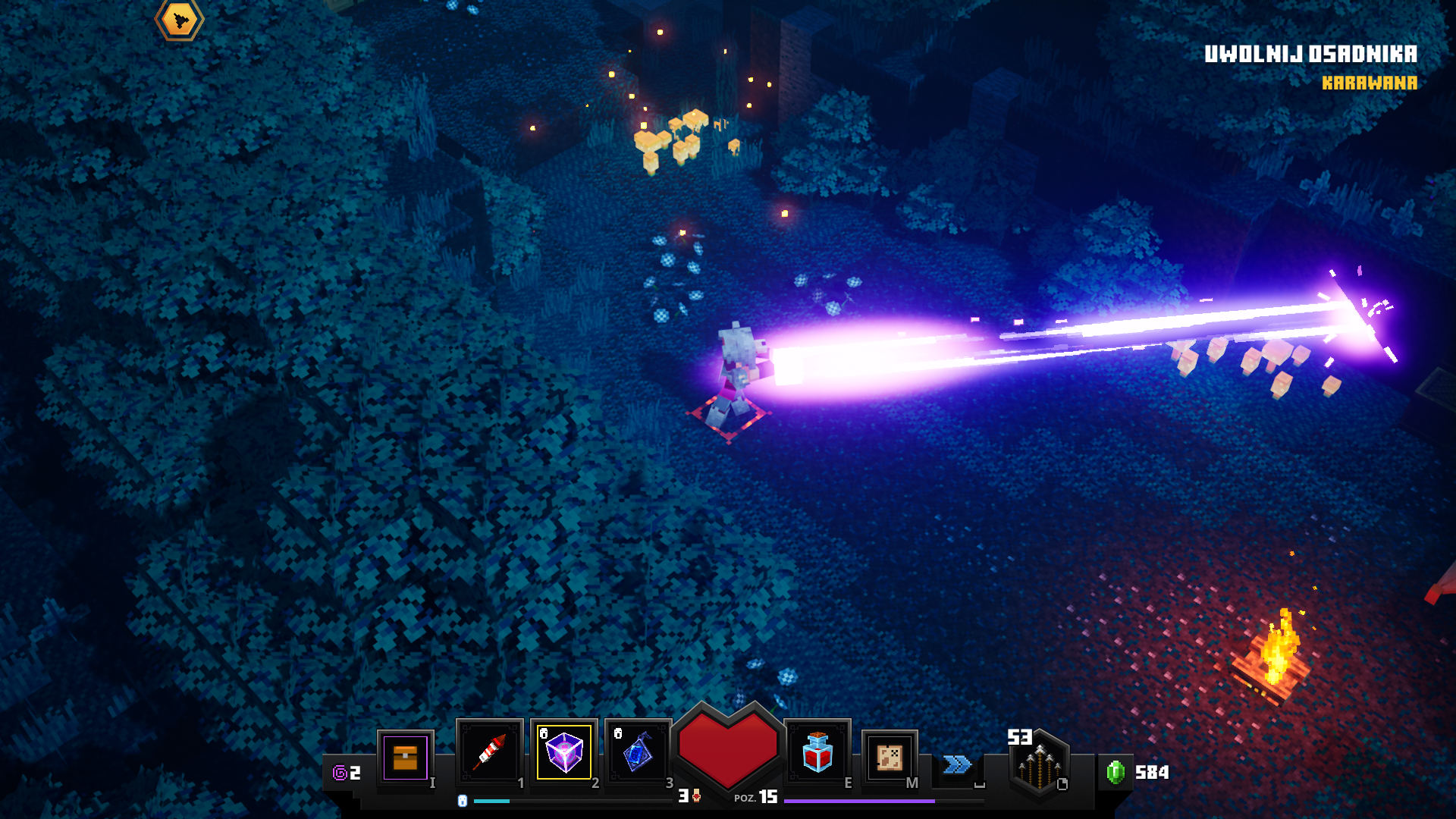Activate the purple cube beacon artifact
This screenshot has height=819, width=1456.
point(564,752)
